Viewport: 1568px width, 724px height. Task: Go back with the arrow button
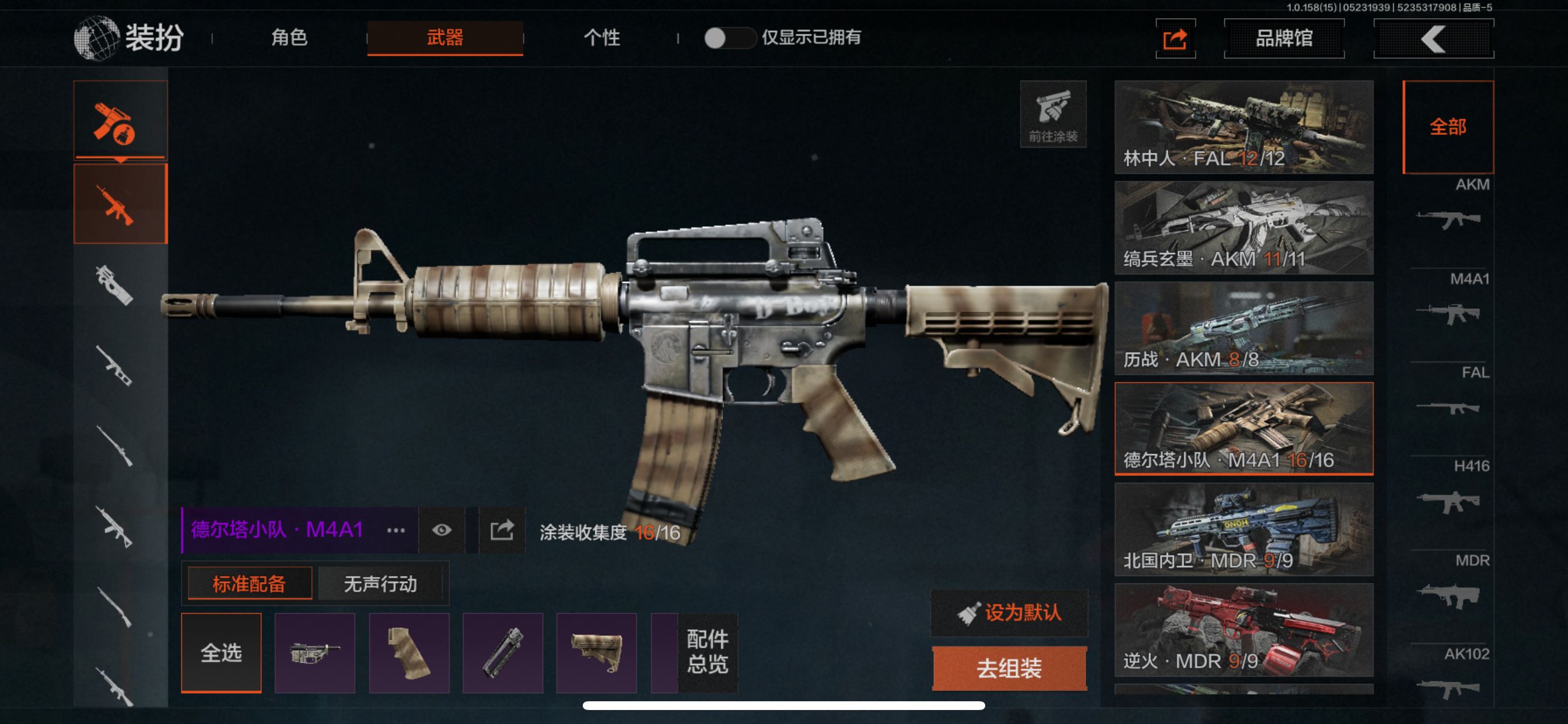point(1433,39)
